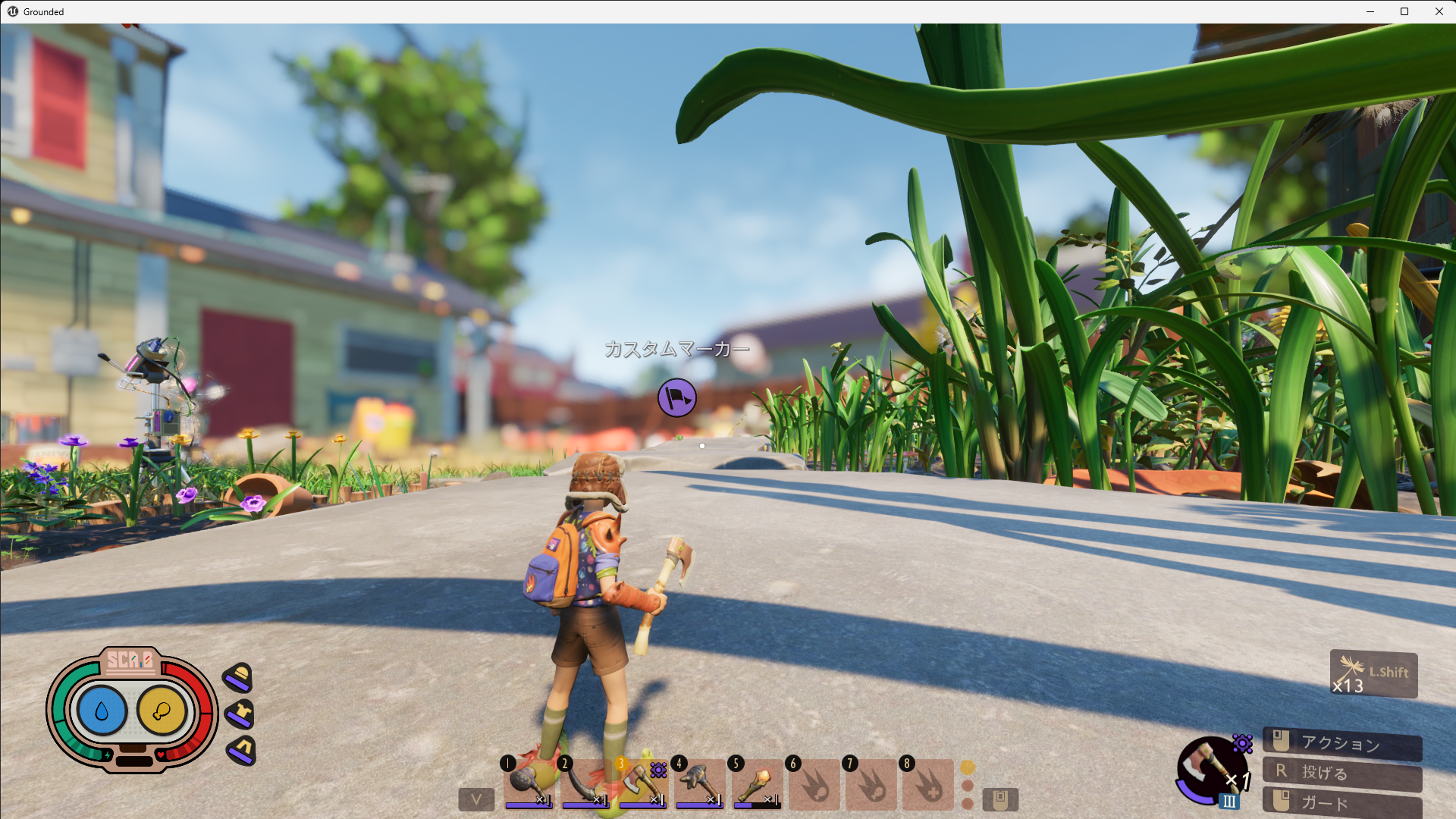Click the chest armor shirt icon
Screen dimensions: 1456x819
[x=241, y=714]
